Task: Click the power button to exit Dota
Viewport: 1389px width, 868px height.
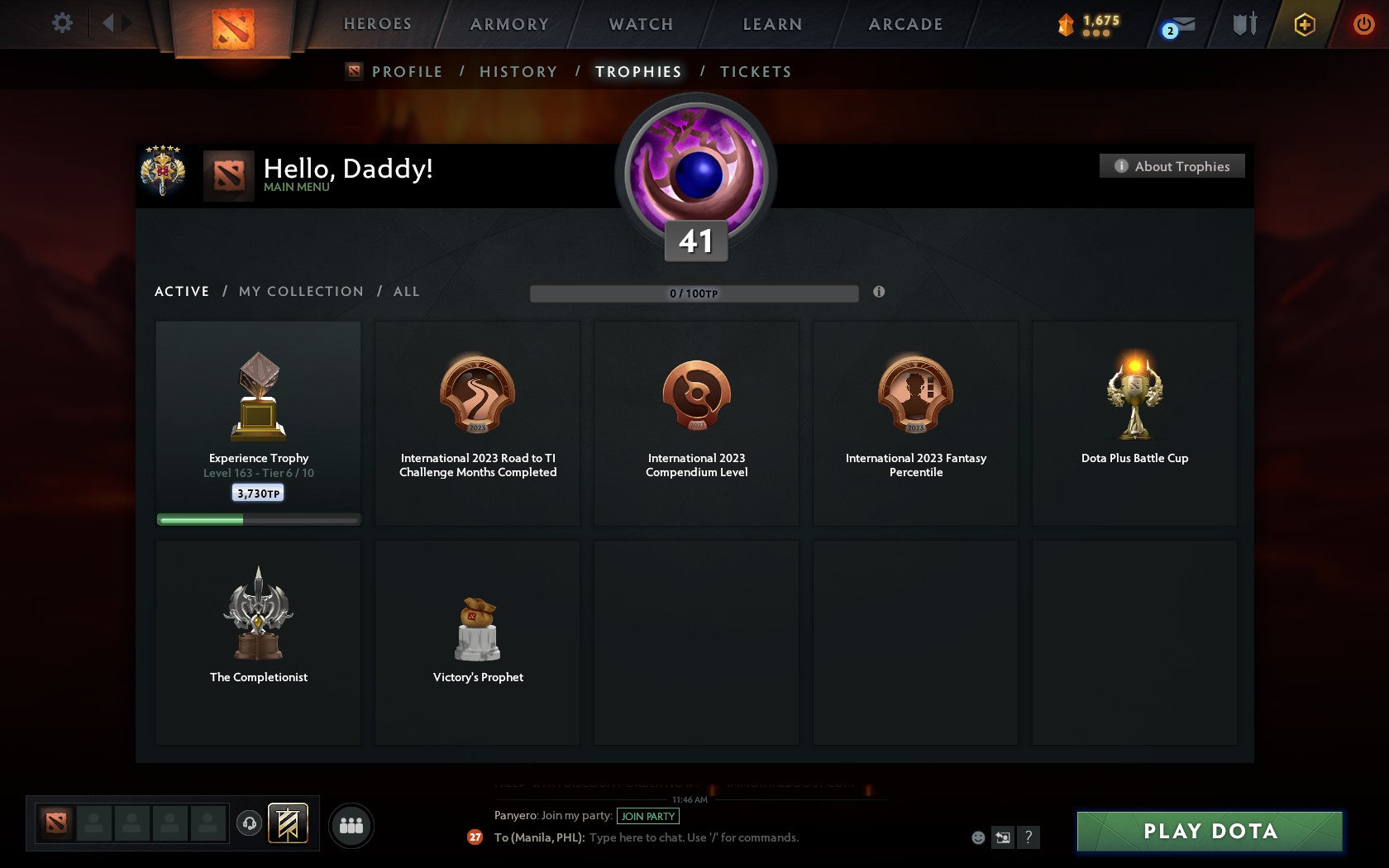Action: tap(1363, 24)
